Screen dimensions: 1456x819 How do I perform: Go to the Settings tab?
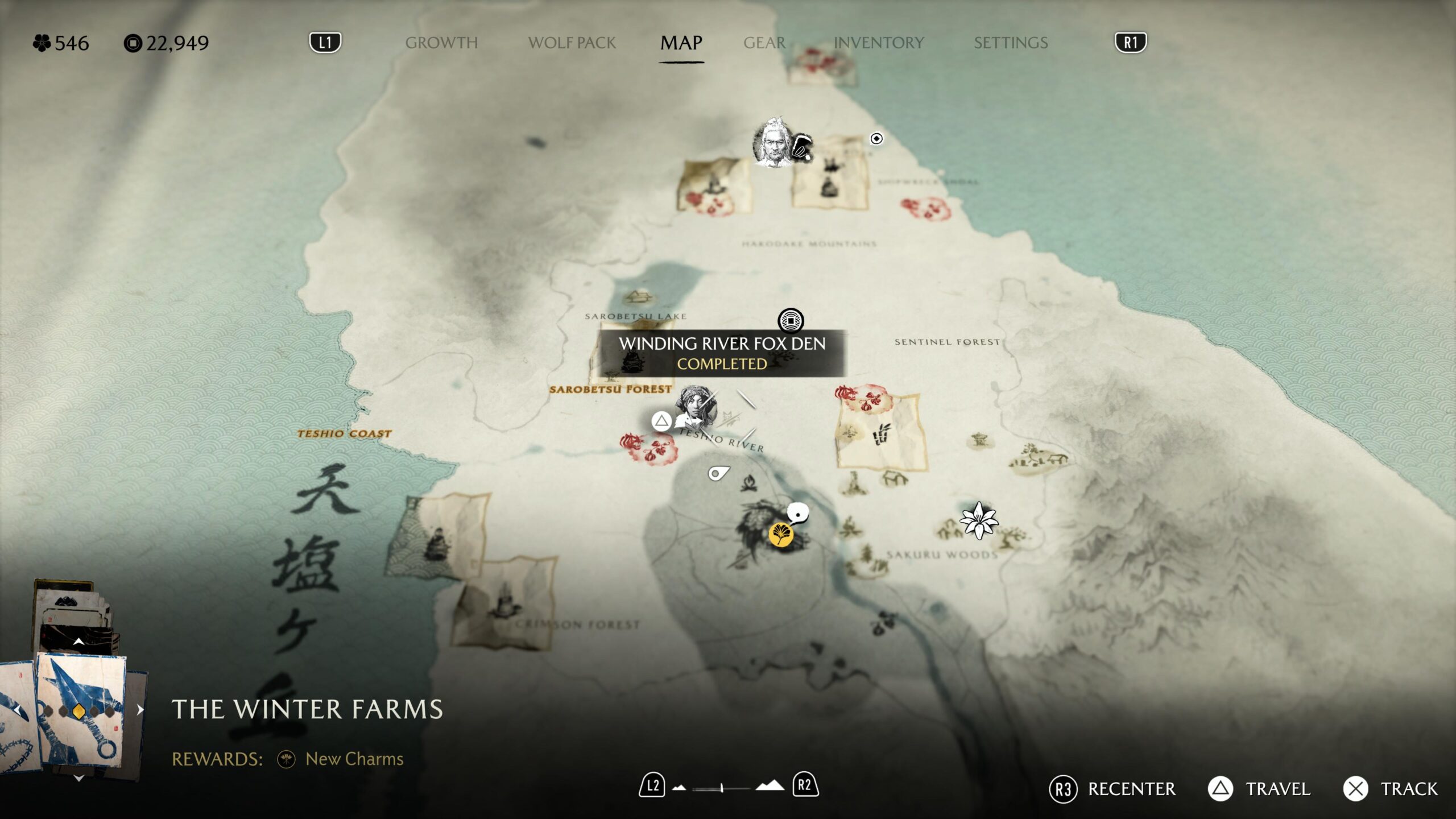pos(1011,43)
